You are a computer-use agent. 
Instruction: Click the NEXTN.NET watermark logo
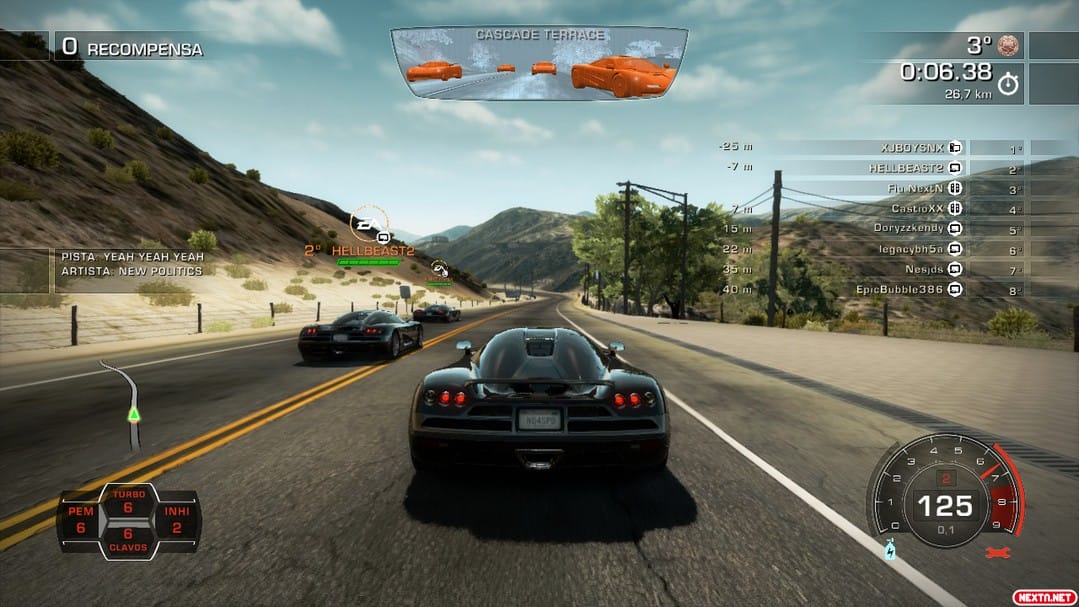1042,596
